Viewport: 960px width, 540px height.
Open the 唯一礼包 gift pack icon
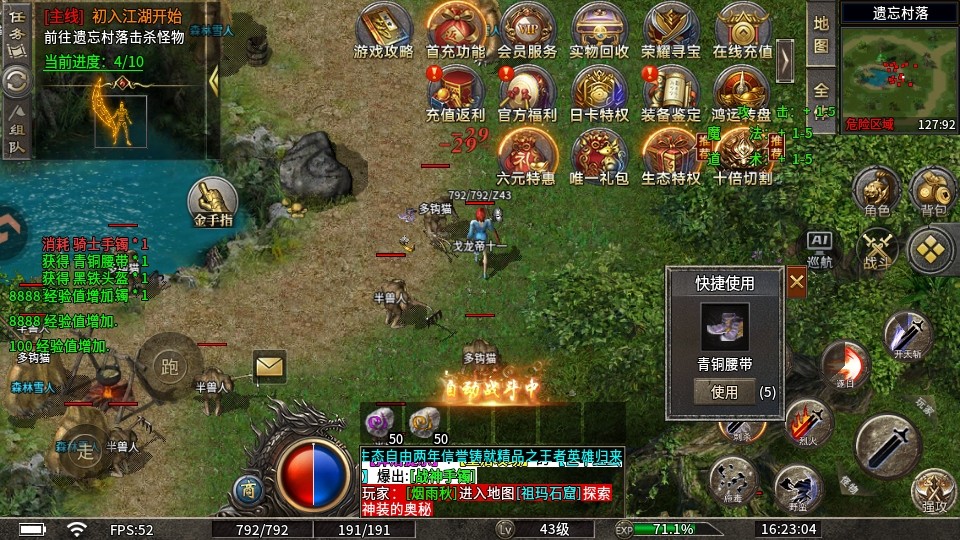pos(599,156)
